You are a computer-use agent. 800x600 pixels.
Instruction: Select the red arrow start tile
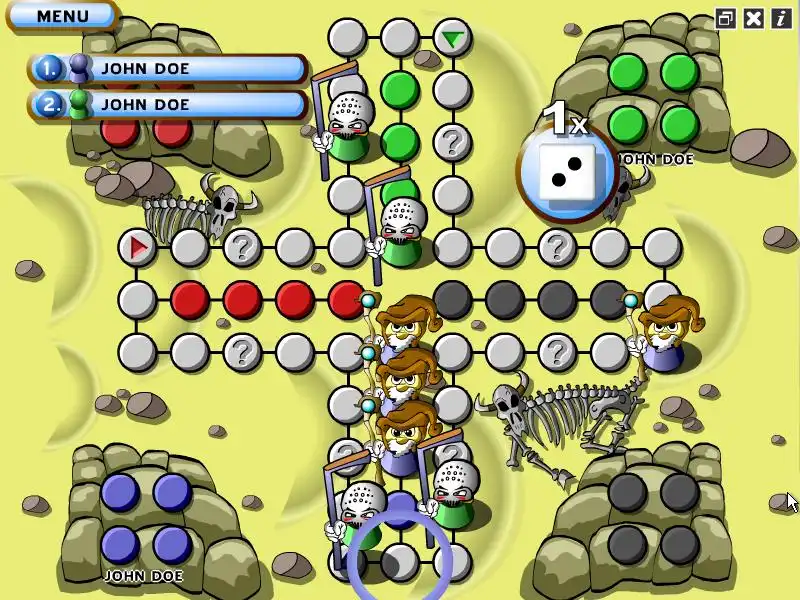137,246
